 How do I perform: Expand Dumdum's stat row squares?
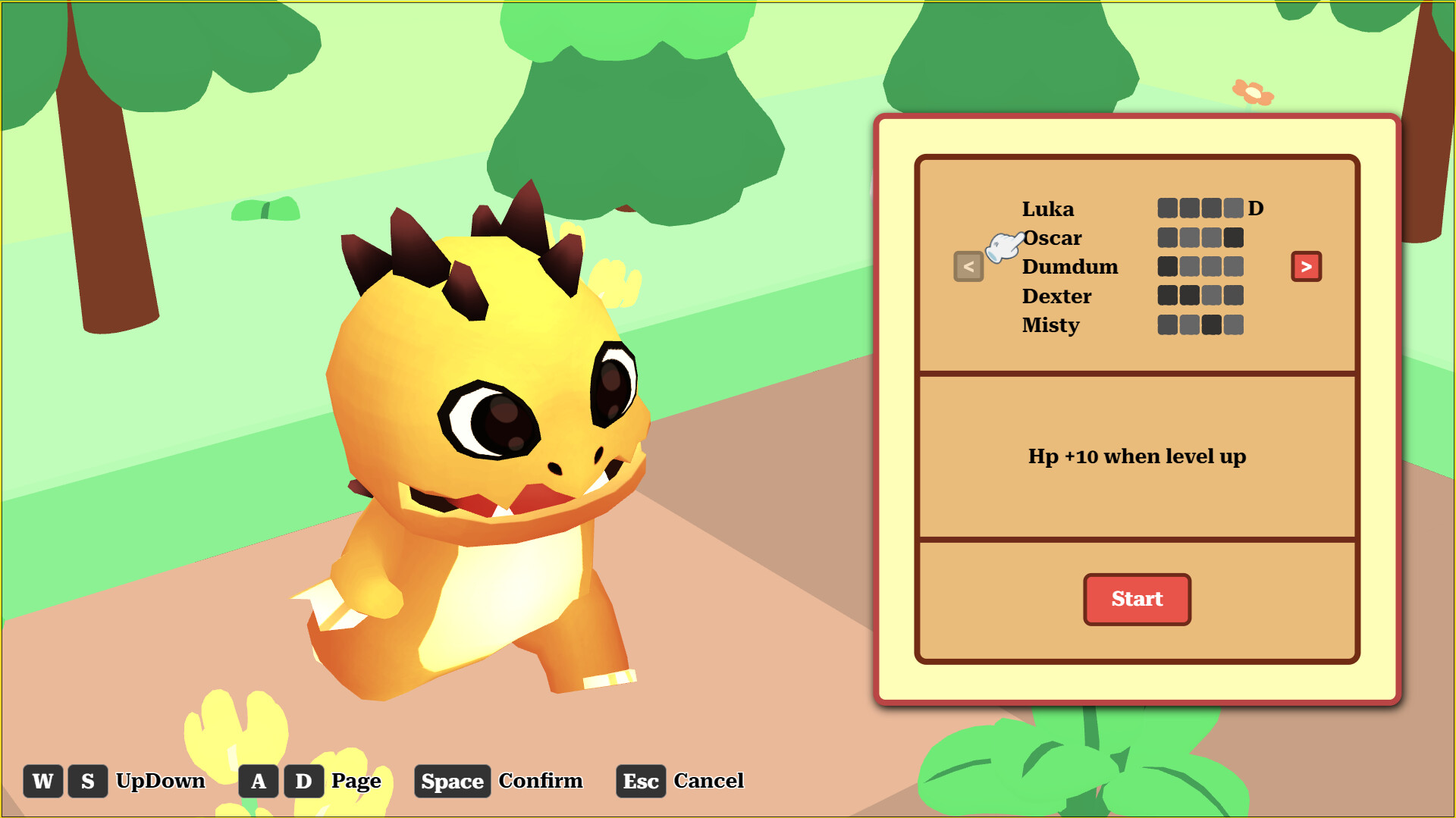[x=1202, y=267]
